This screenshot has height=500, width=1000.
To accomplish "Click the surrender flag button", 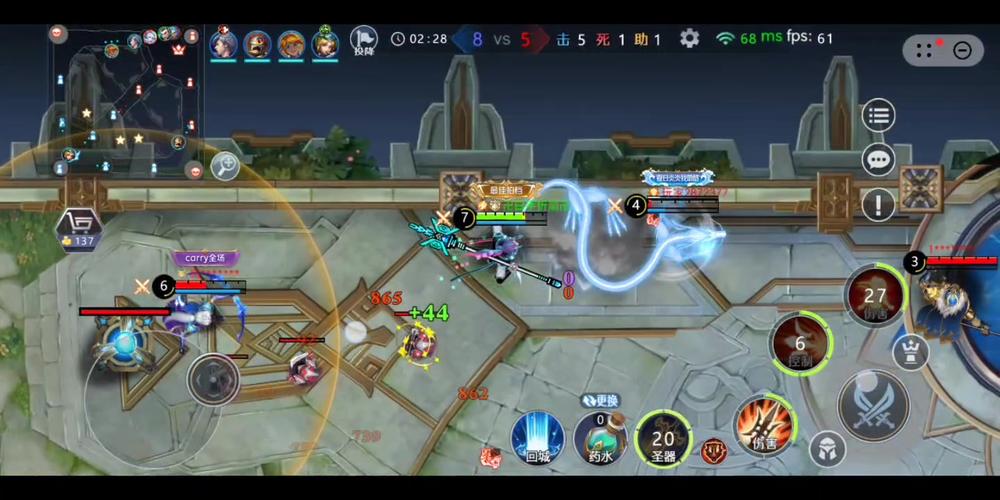I will pos(364,41).
